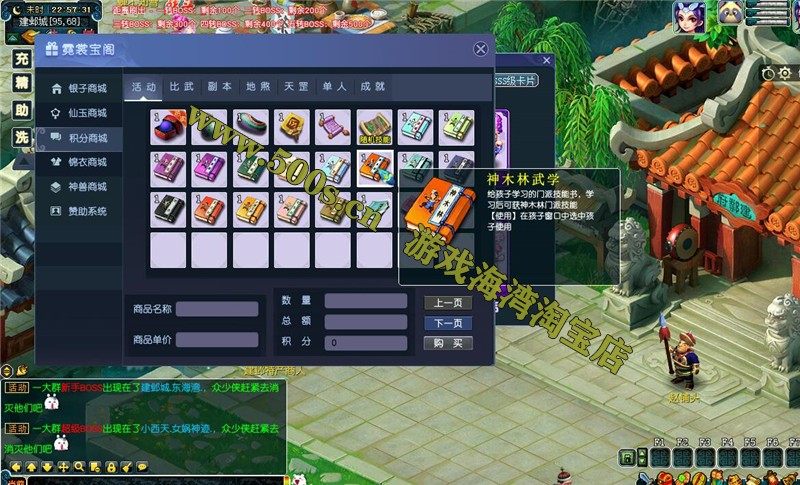This screenshot has width=800, height=485.
Task: Go to the next page with 下一页
Action: tap(448, 323)
